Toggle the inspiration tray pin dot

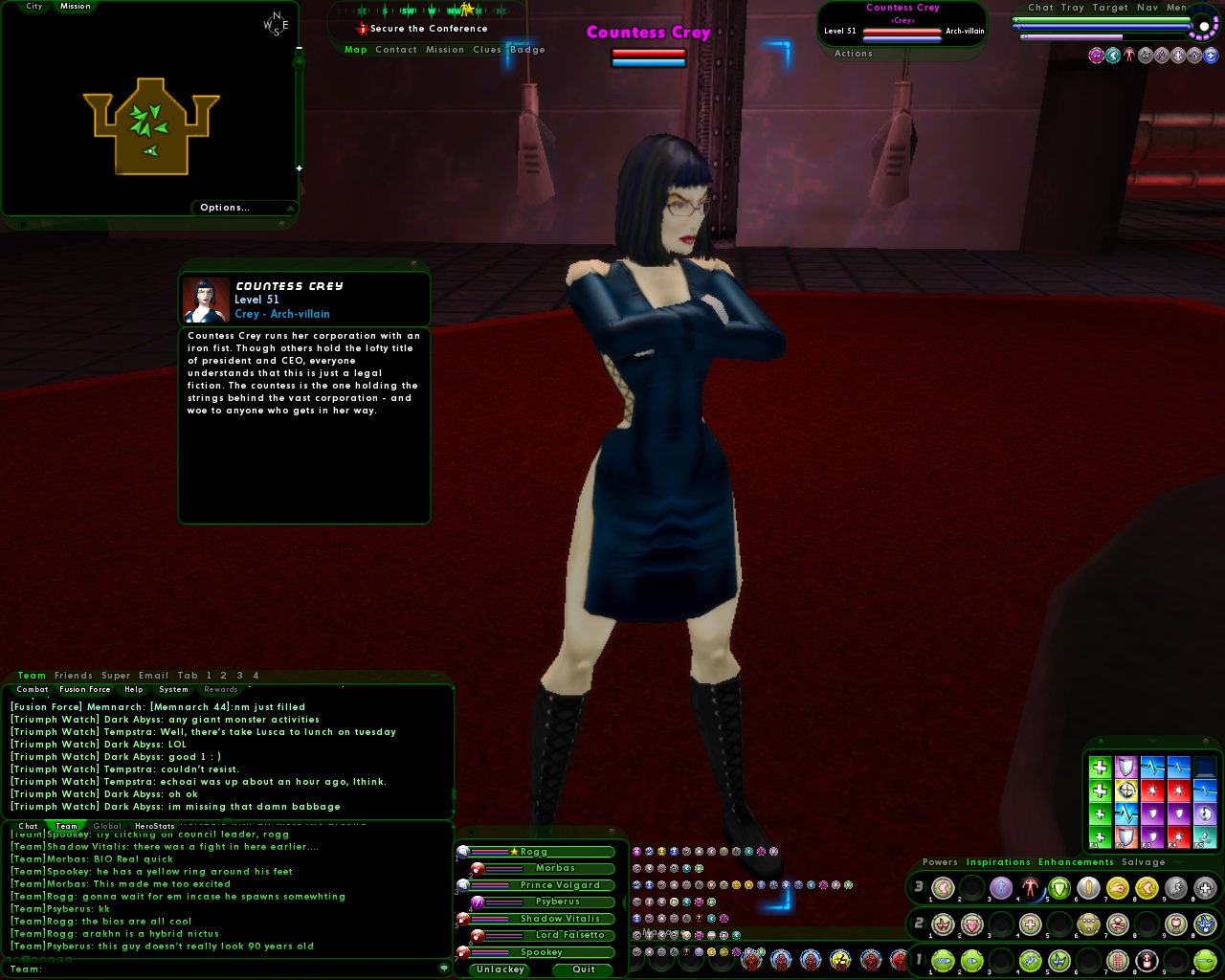coord(1101,742)
